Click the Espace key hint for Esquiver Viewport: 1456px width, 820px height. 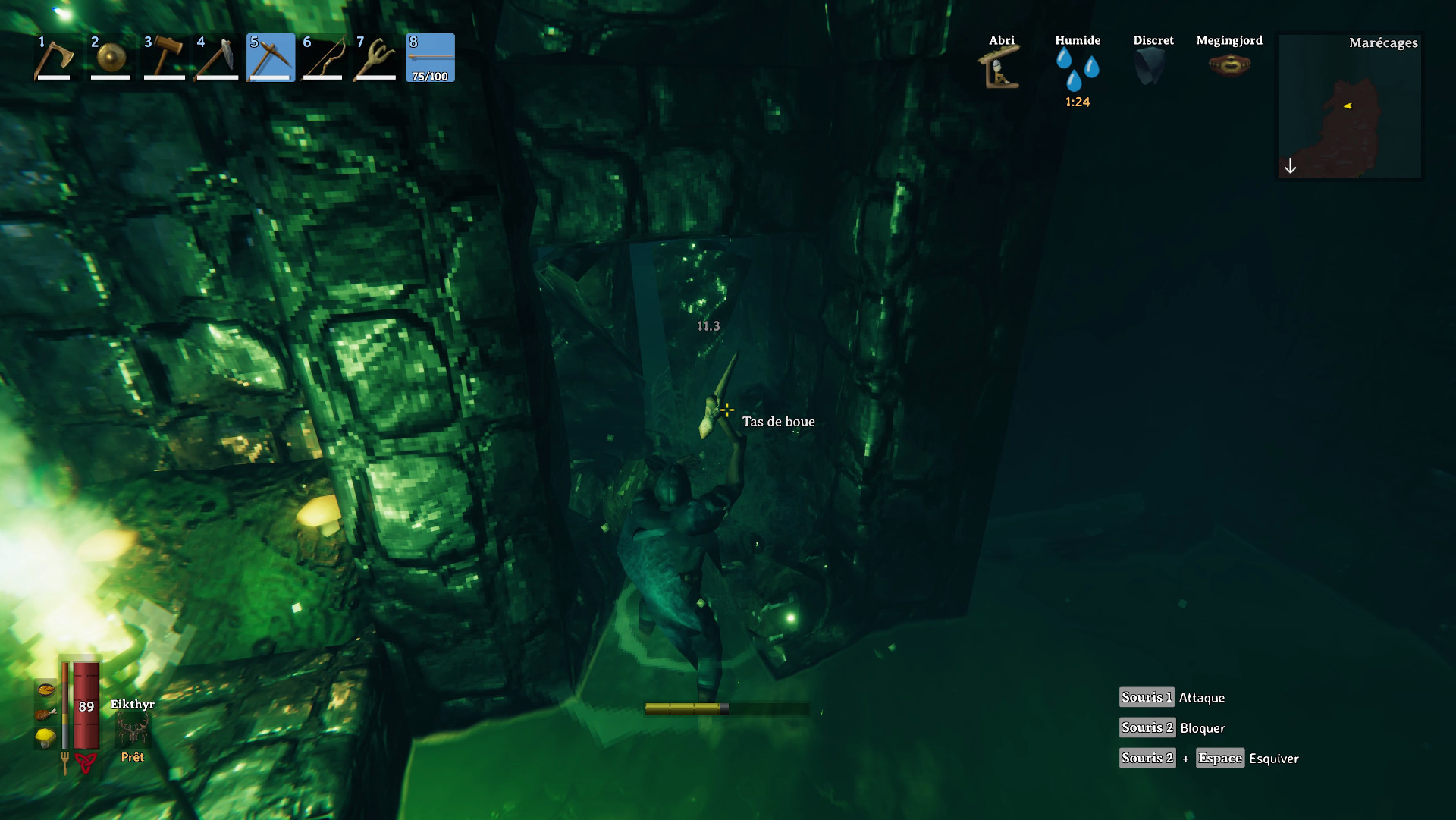[1219, 758]
